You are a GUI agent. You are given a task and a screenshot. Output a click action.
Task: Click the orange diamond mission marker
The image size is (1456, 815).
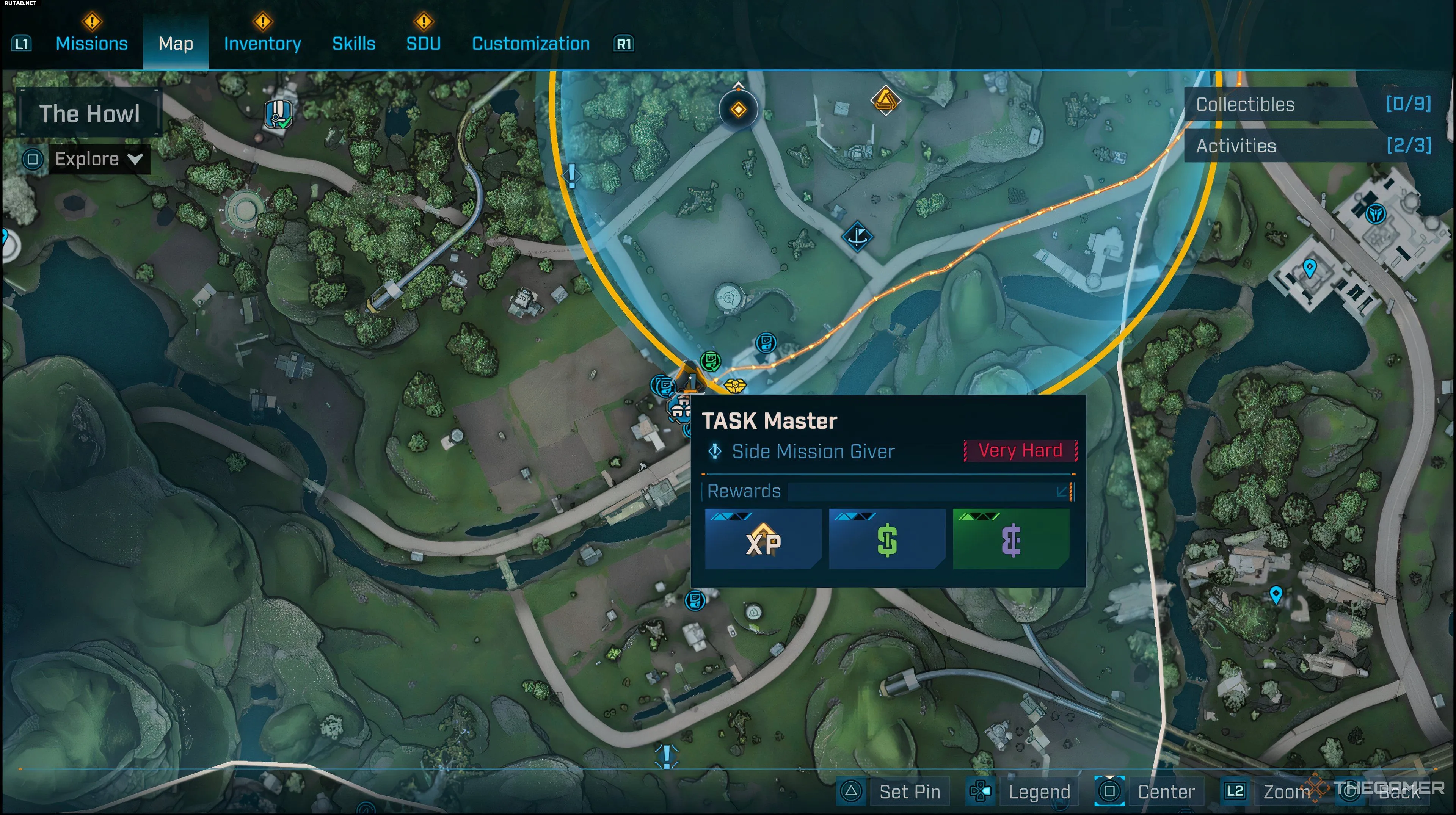pyautogui.click(x=738, y=110)
